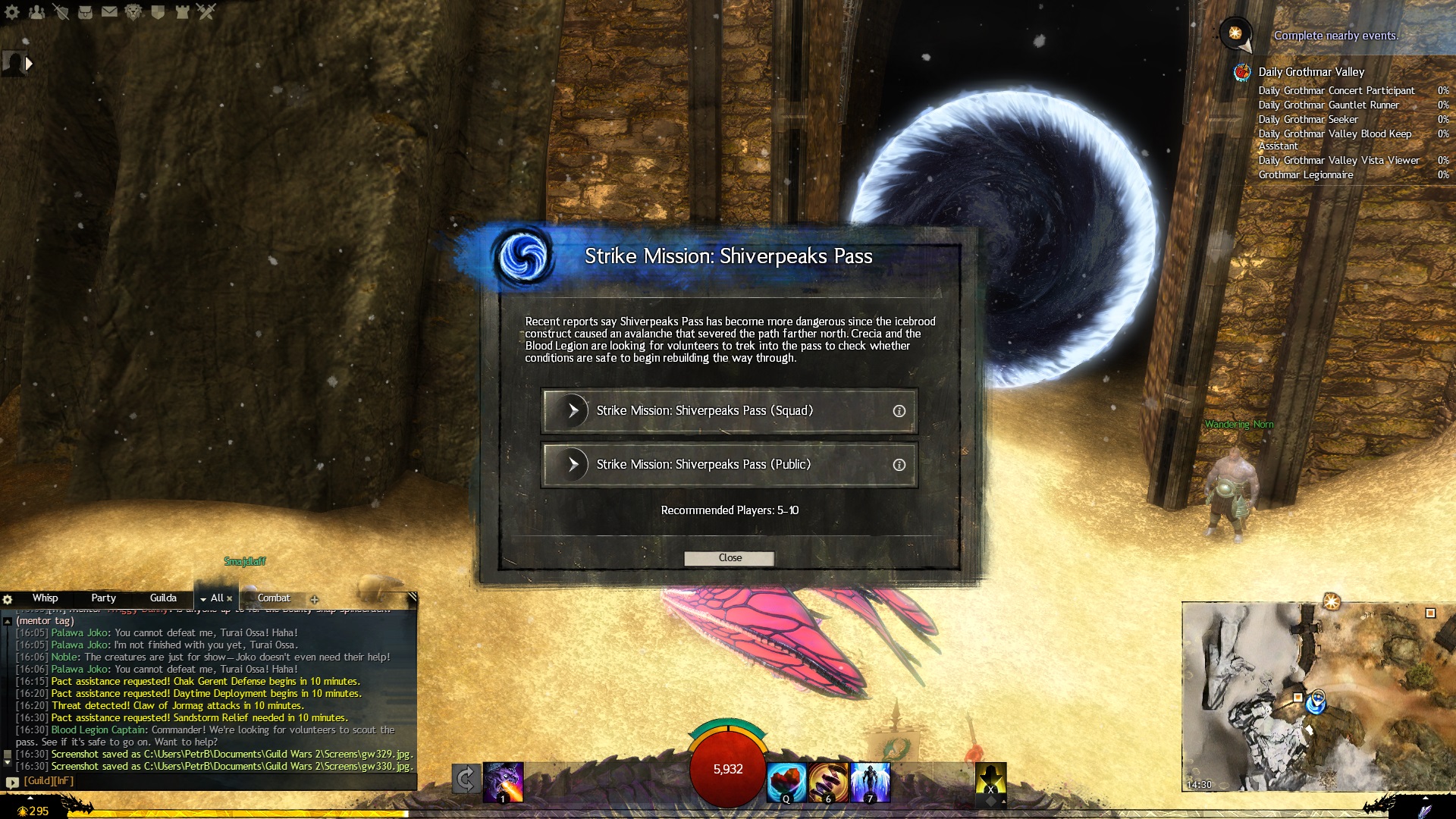The image size is (1456, 819).
Task: Open the World vs World tower icon
Action: pyautogui.click(x=182, y=12)
